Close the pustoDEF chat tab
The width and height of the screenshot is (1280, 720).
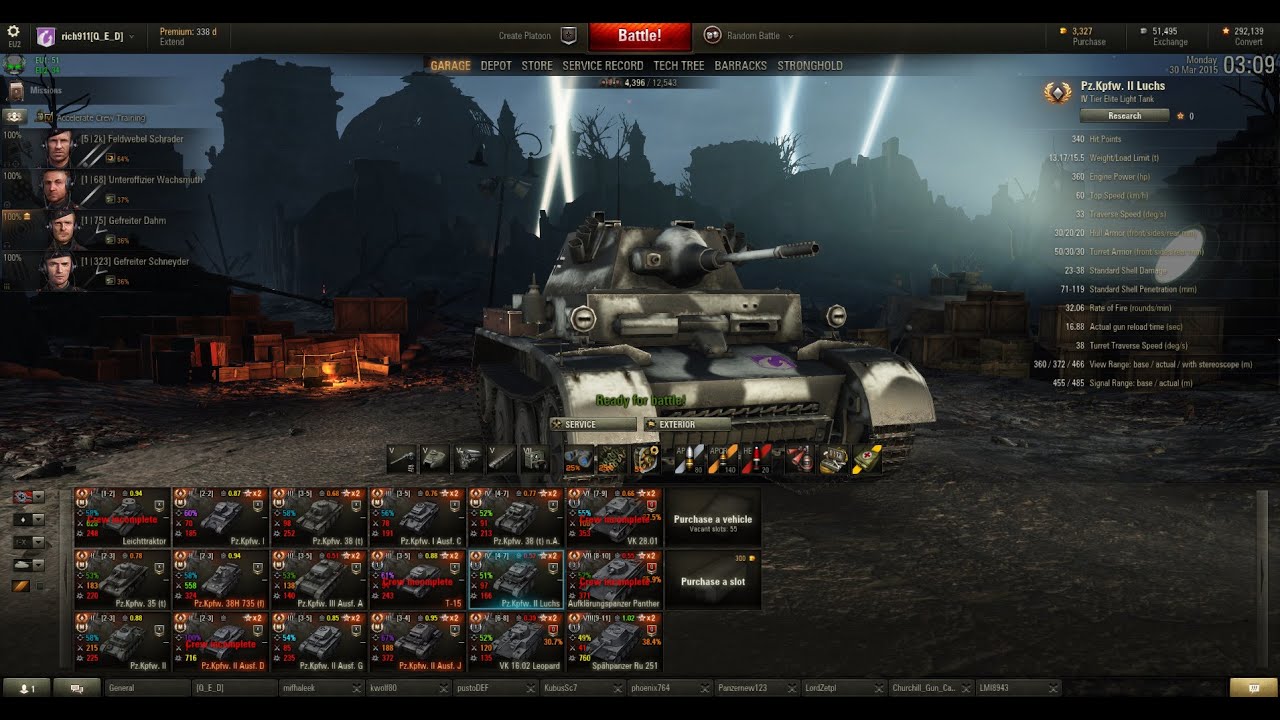coord(530,688)
